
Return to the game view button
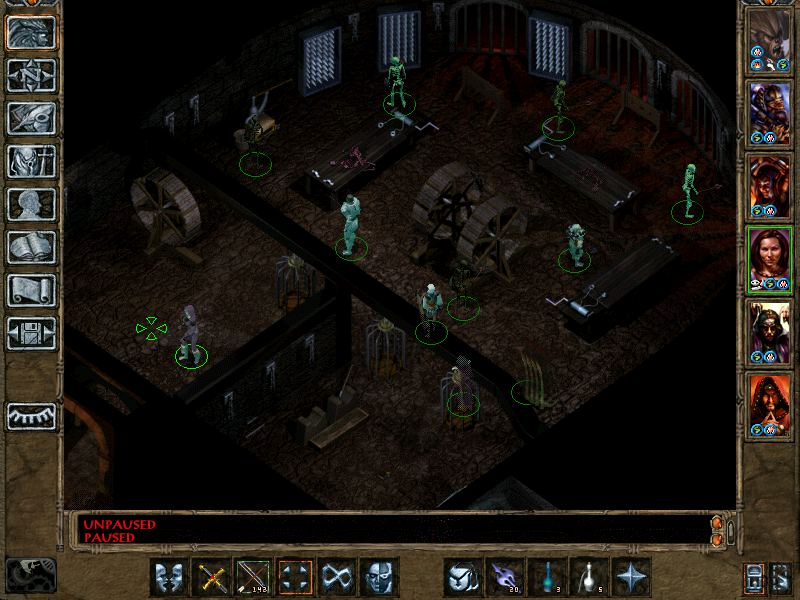[x=32, y=33]
